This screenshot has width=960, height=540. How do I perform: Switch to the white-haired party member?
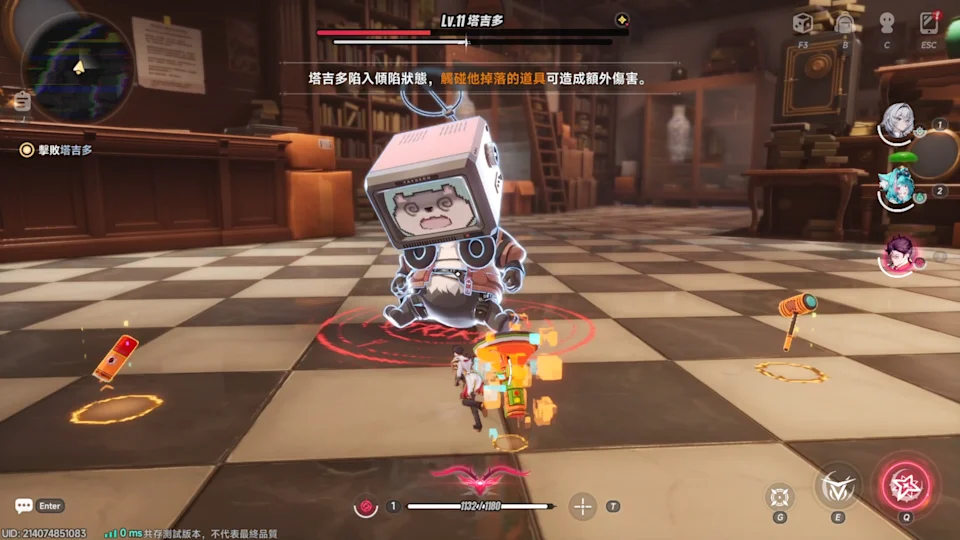pyautogui.click(x=897, y=121)
